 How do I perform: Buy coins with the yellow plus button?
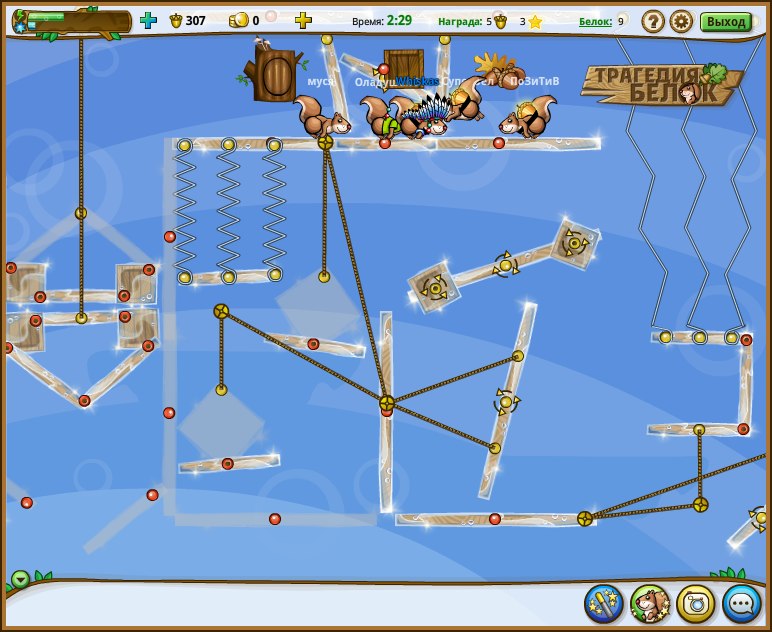pos(303,20)
